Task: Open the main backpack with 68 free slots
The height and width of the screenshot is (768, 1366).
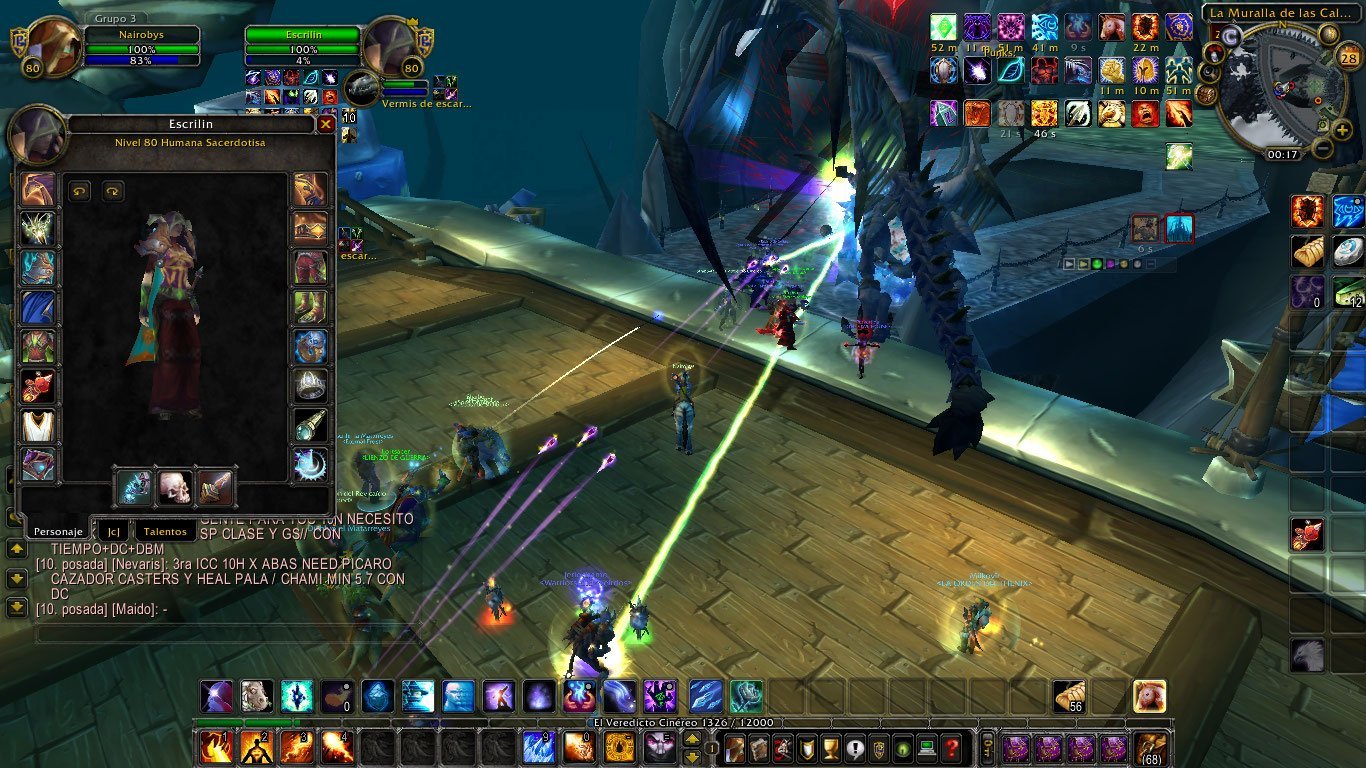Action: (1150, 748)
